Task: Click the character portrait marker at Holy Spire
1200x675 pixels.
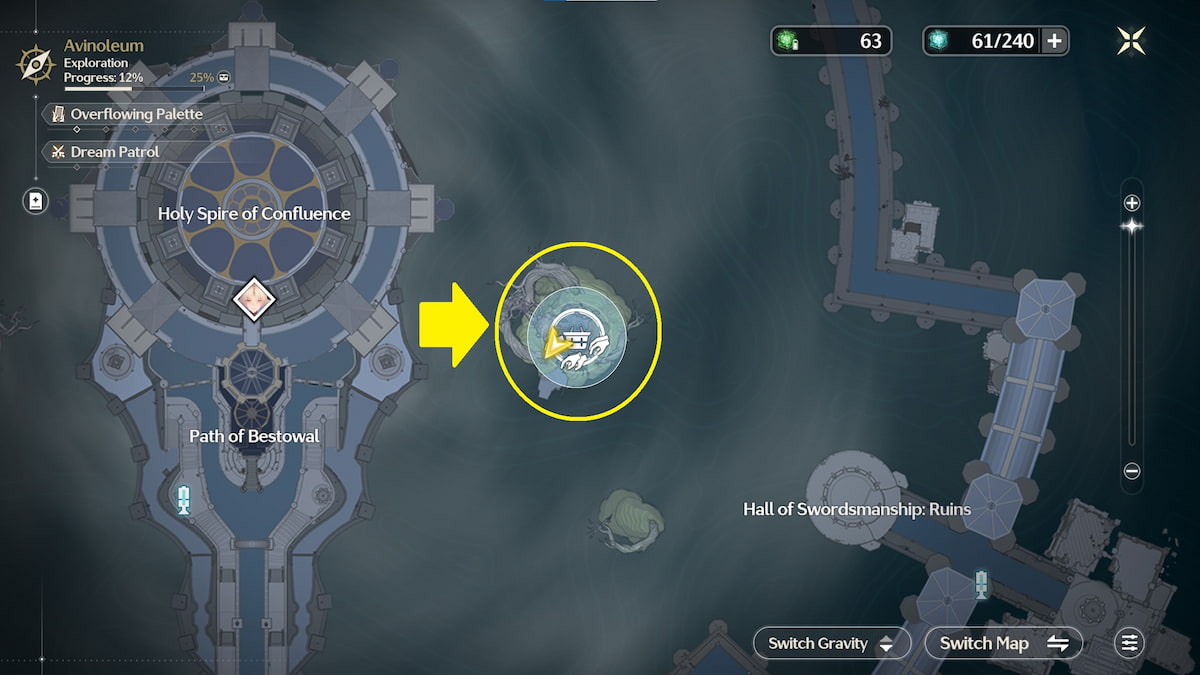Action: click(249, 298)
